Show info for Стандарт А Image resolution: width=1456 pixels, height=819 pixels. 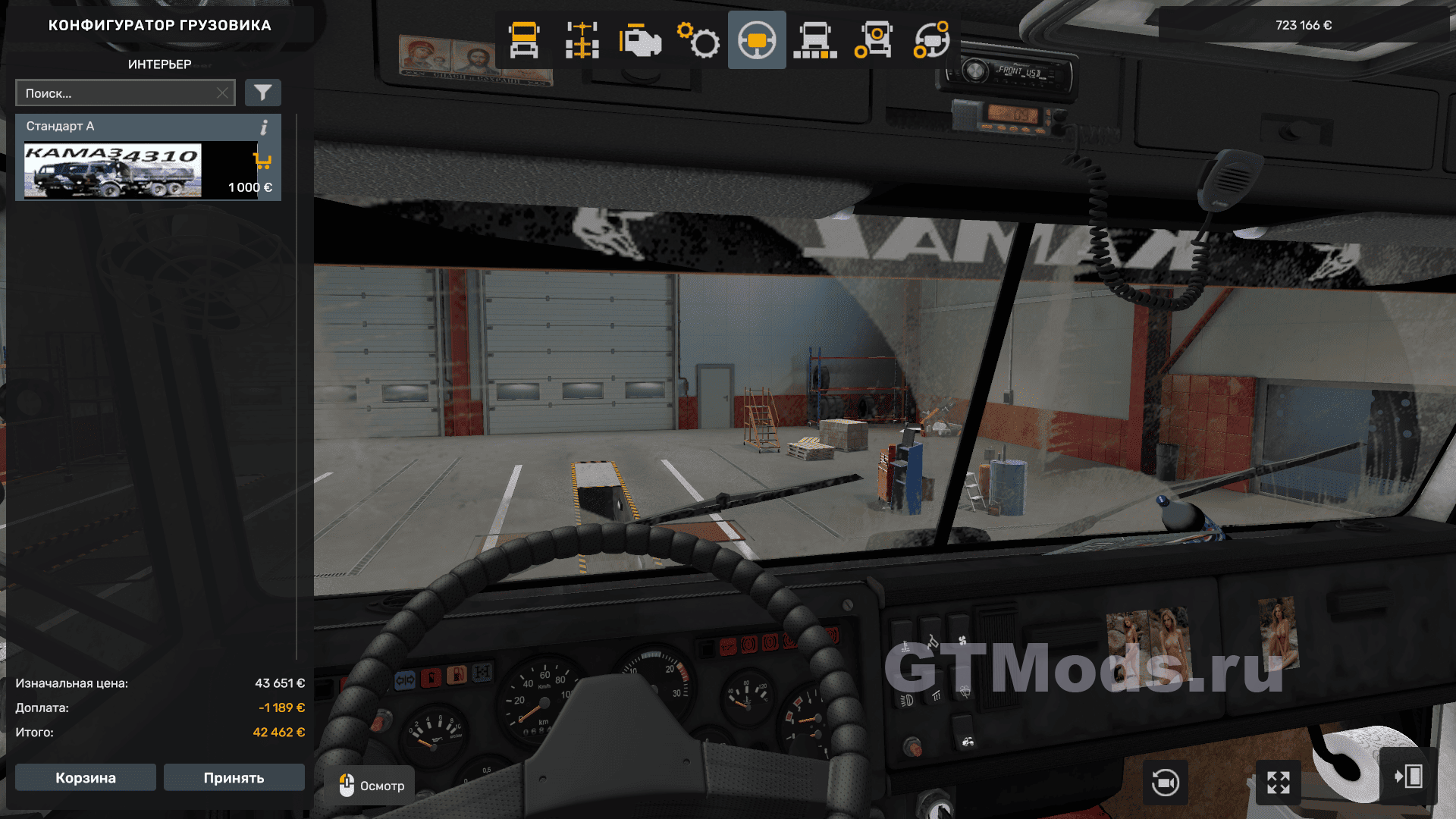(x=264, y=127)
